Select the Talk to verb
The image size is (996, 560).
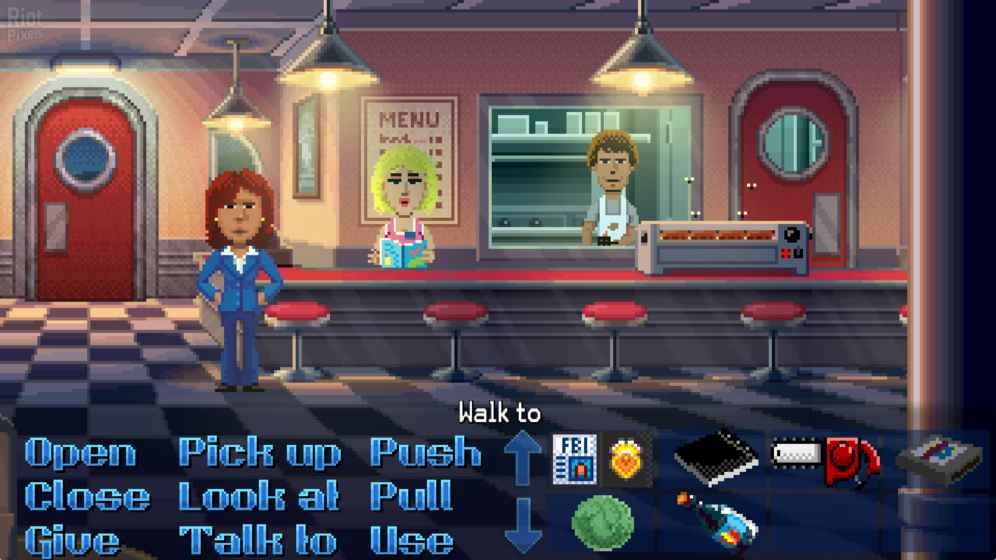click(x=258, y=541)
